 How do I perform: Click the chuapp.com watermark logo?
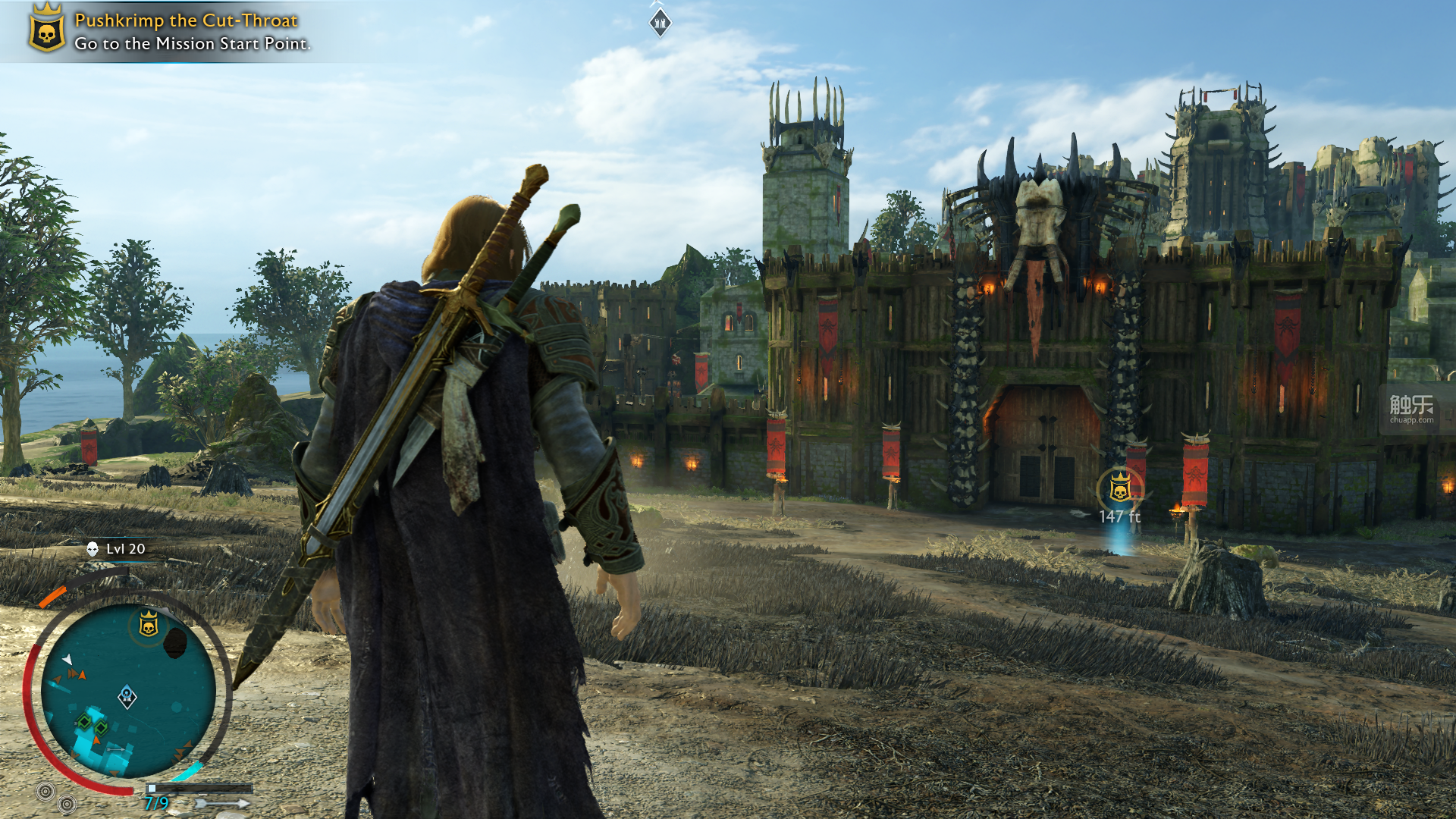(1410, 409)
